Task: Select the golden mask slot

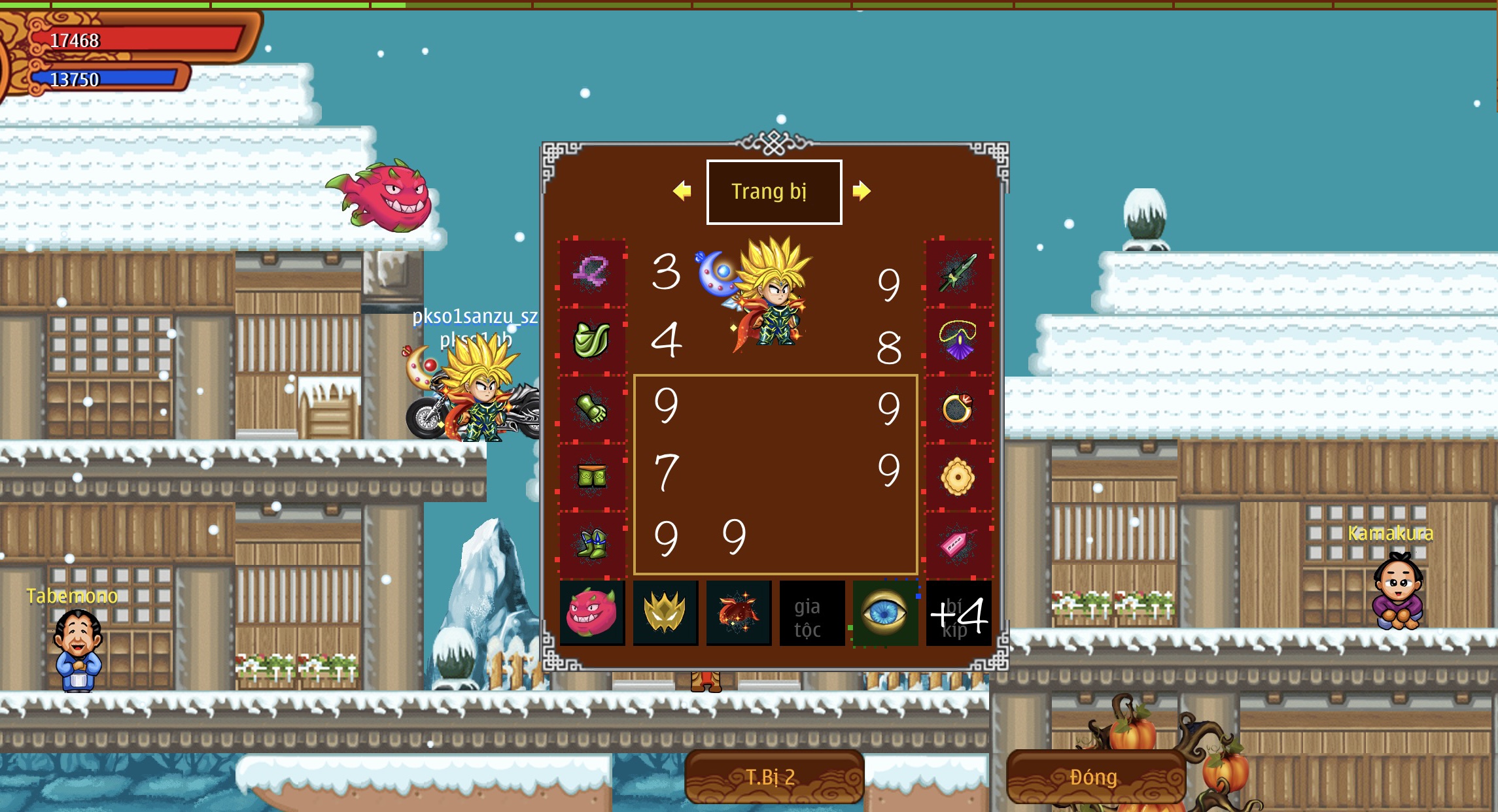Action: [665, 613]
